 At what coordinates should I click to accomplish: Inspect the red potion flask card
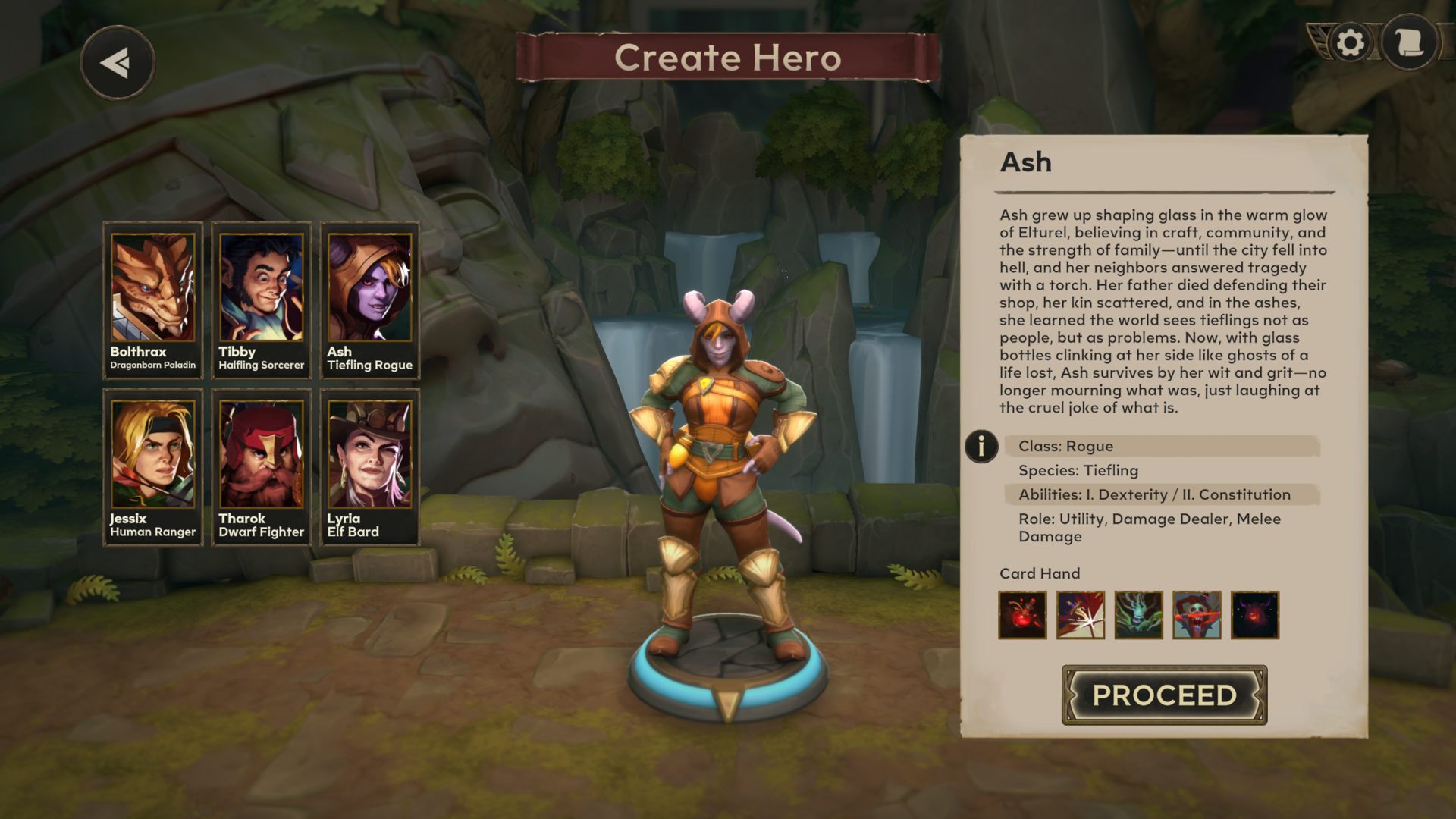pyautogui.click(x=1022, y=615)
